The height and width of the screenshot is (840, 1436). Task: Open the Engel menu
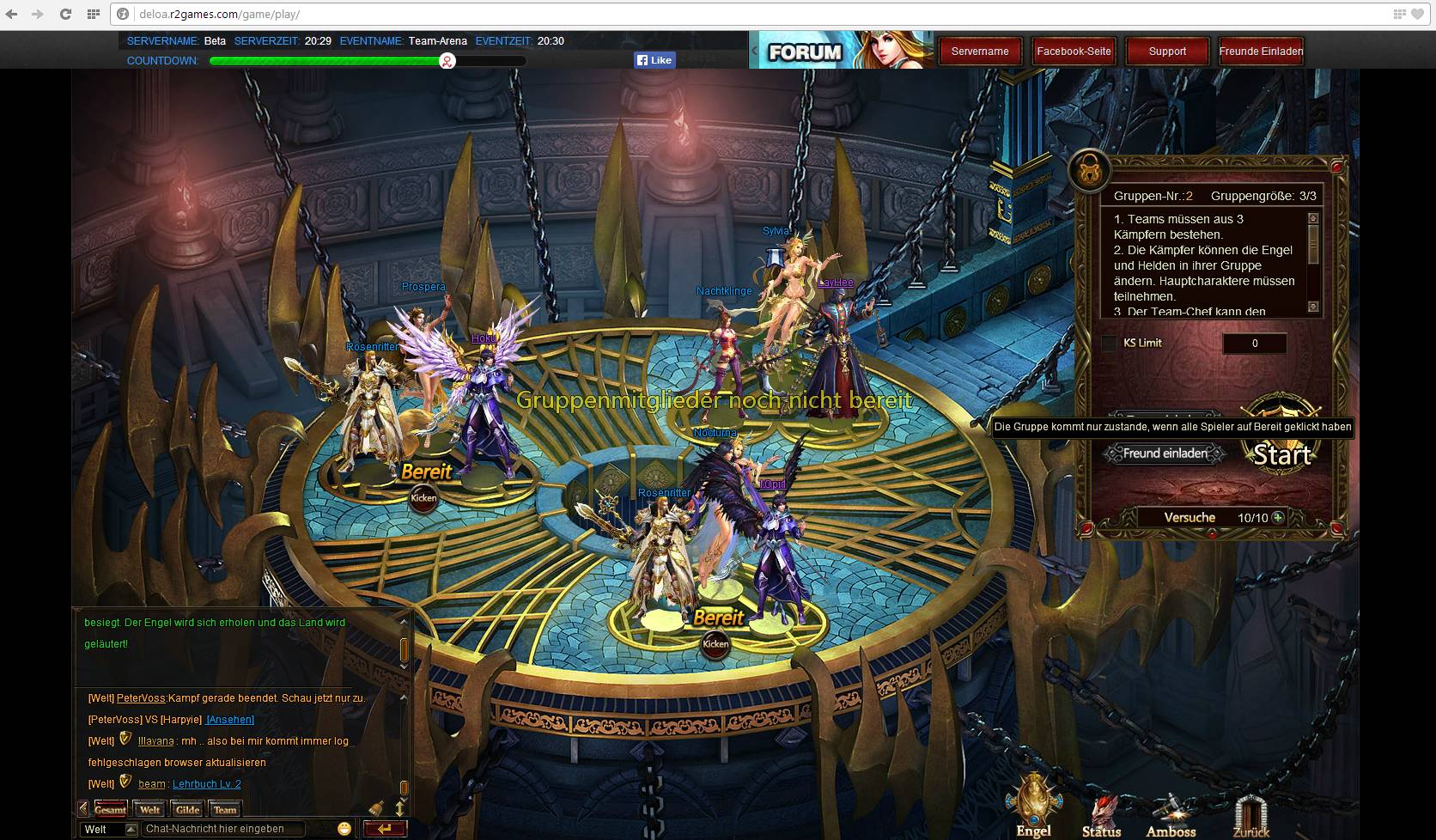click(1034, 805)
